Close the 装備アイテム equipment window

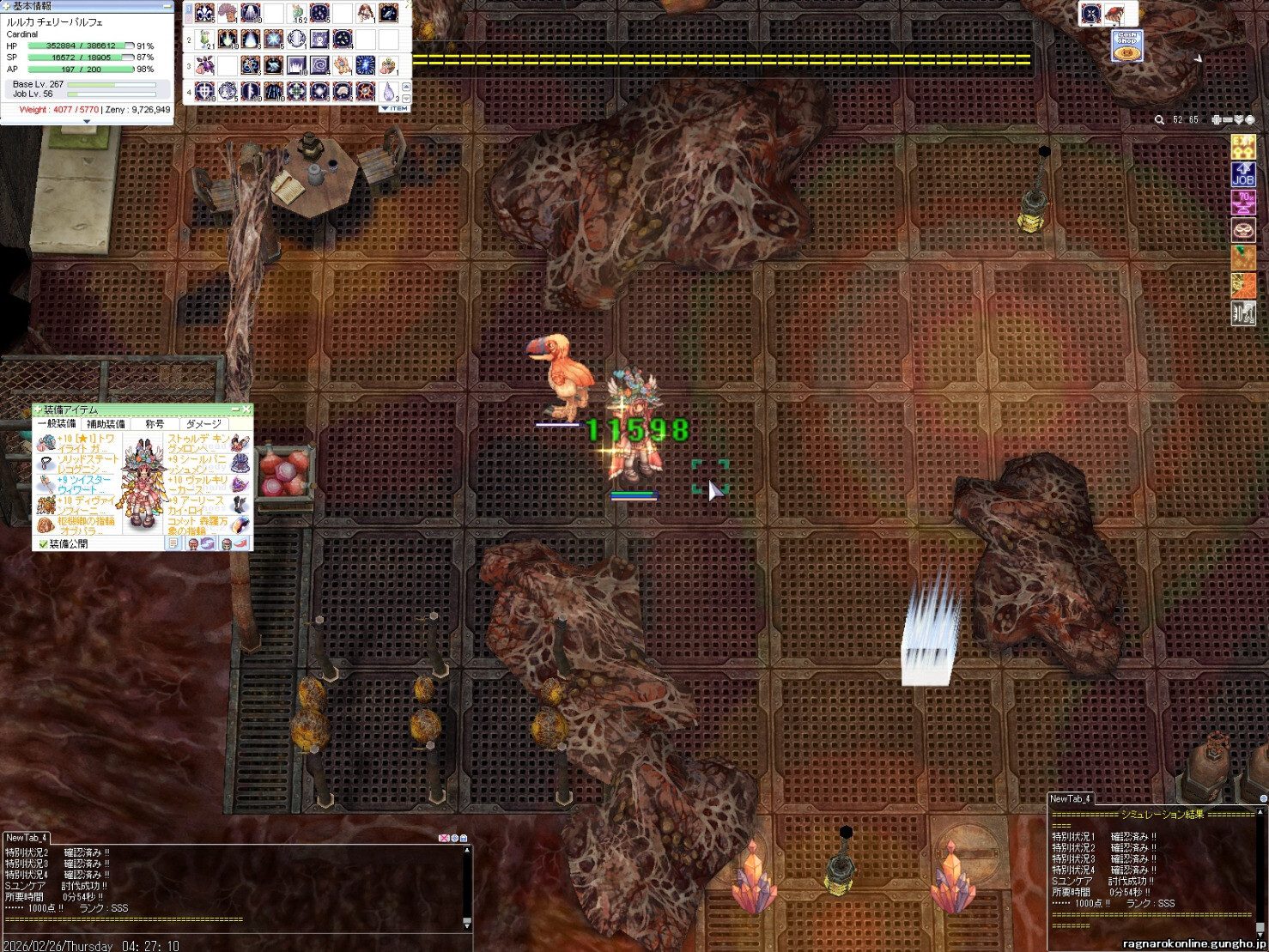[246, 409]
